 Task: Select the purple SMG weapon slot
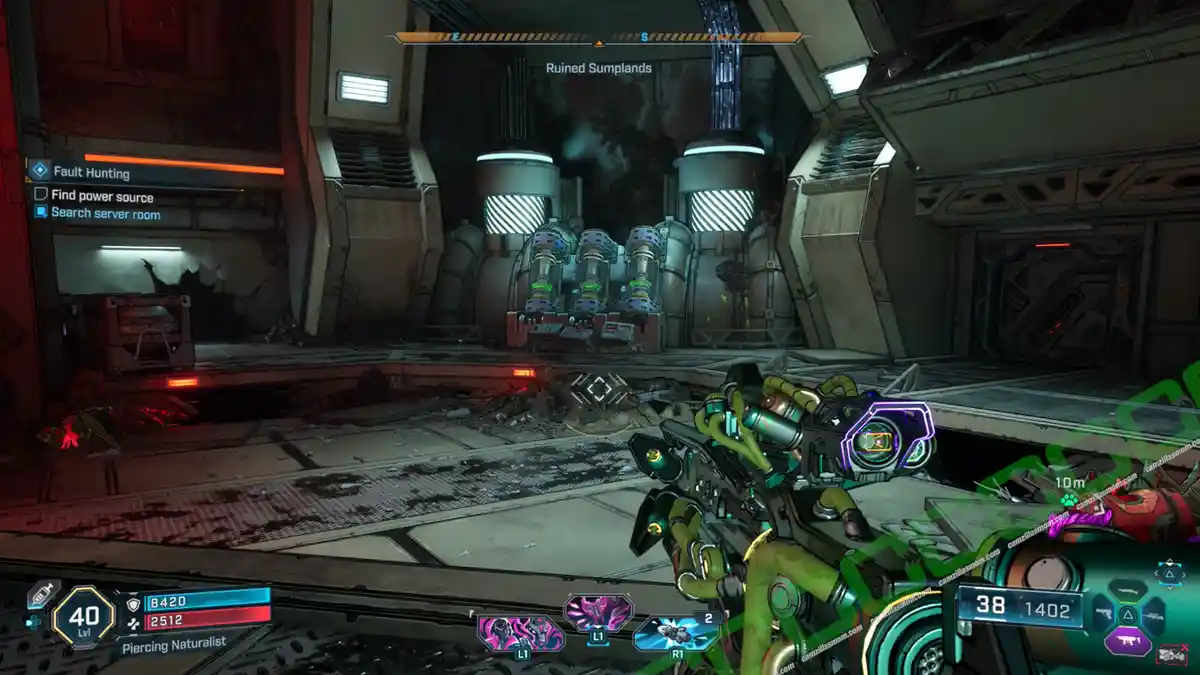click(x=1129, y=640)
